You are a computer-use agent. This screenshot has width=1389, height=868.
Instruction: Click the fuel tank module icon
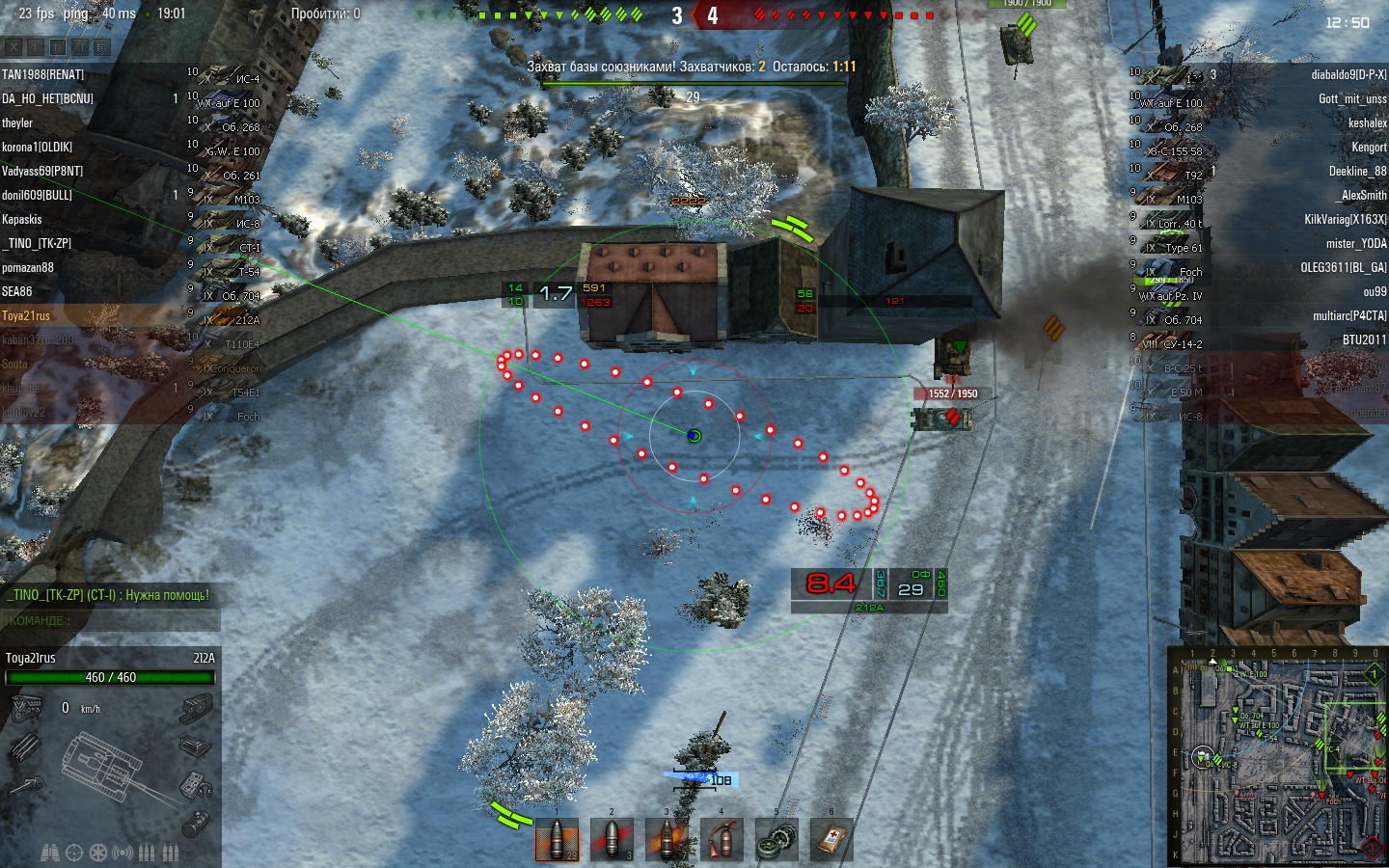click(196, 823)
